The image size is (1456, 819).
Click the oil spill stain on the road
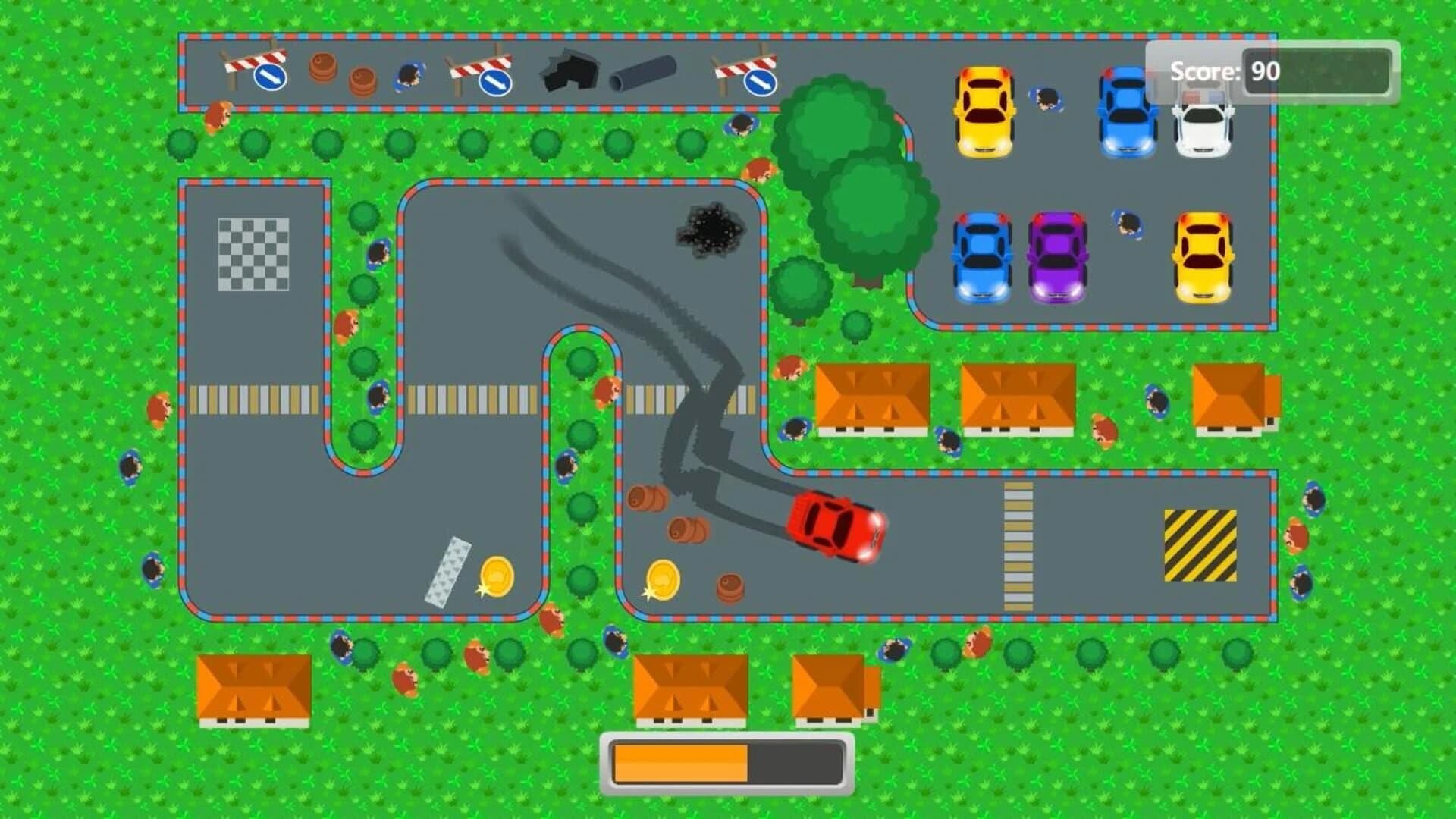click(x=711, y=229)
